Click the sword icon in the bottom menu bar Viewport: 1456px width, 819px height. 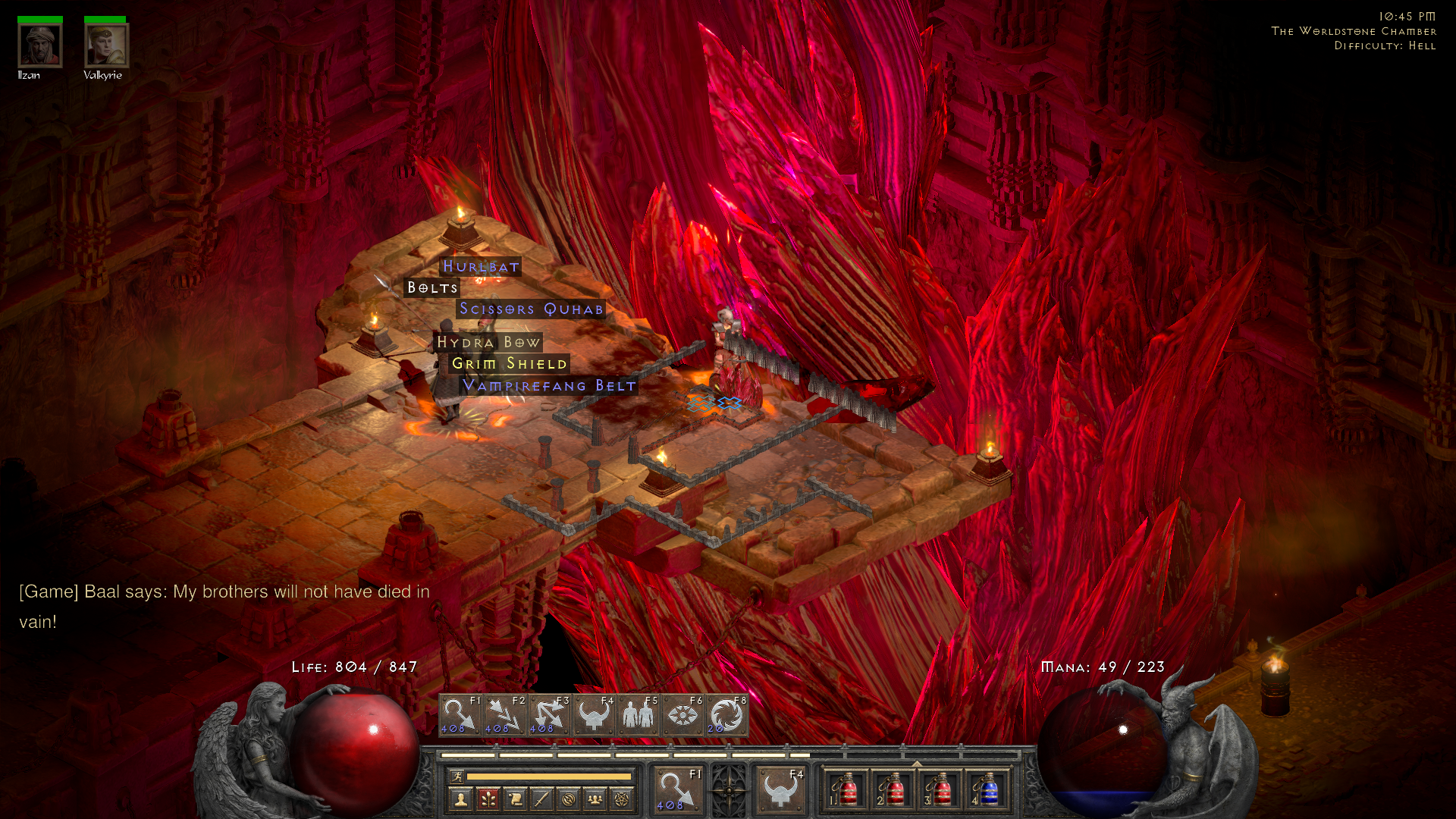[x=541, y=798]
